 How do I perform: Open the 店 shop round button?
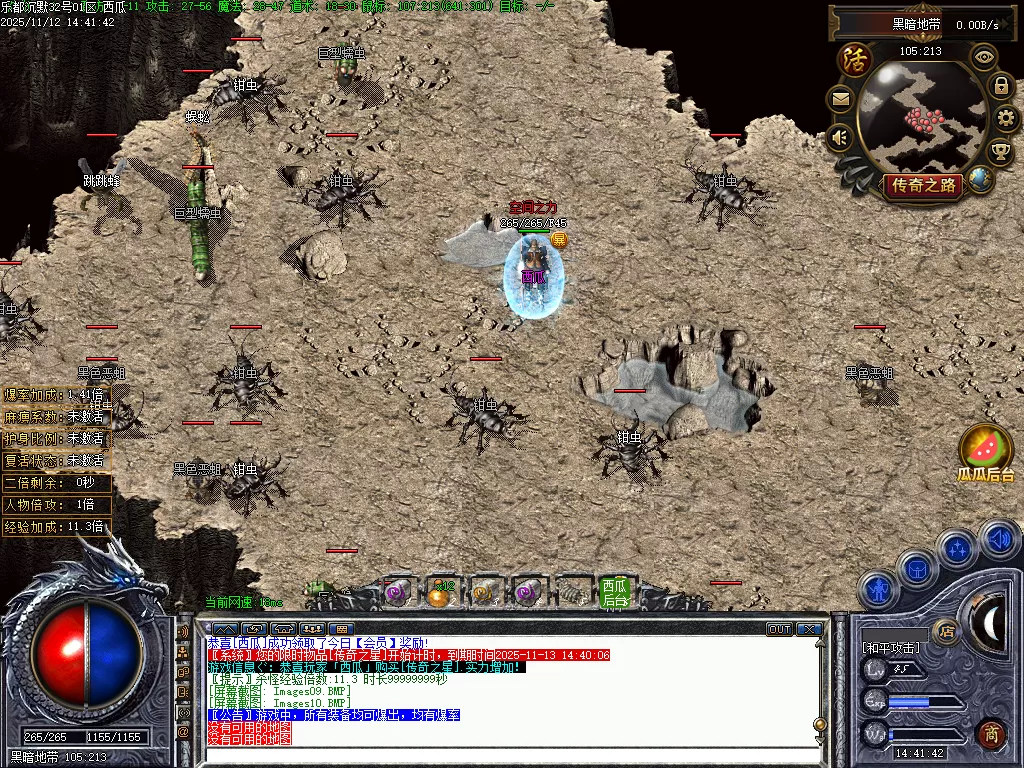[945, 631]
